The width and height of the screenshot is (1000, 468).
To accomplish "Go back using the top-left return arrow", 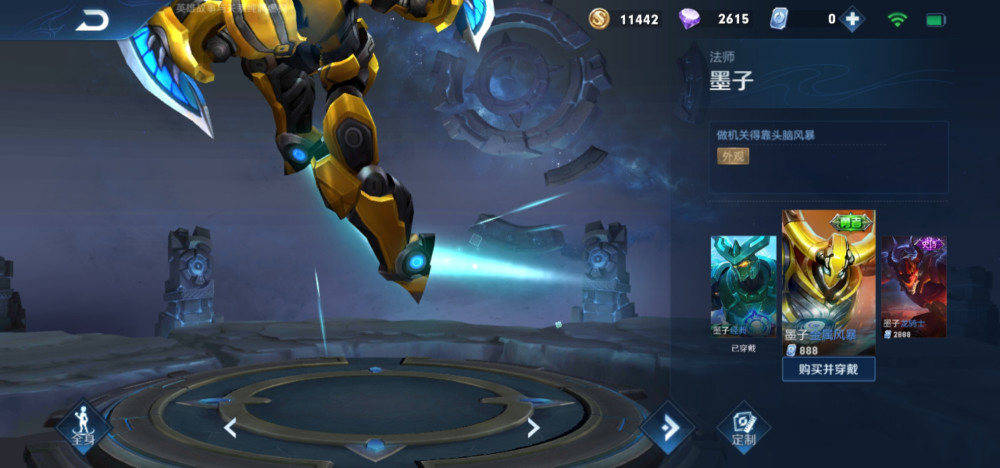I will [x=92, y=19].
